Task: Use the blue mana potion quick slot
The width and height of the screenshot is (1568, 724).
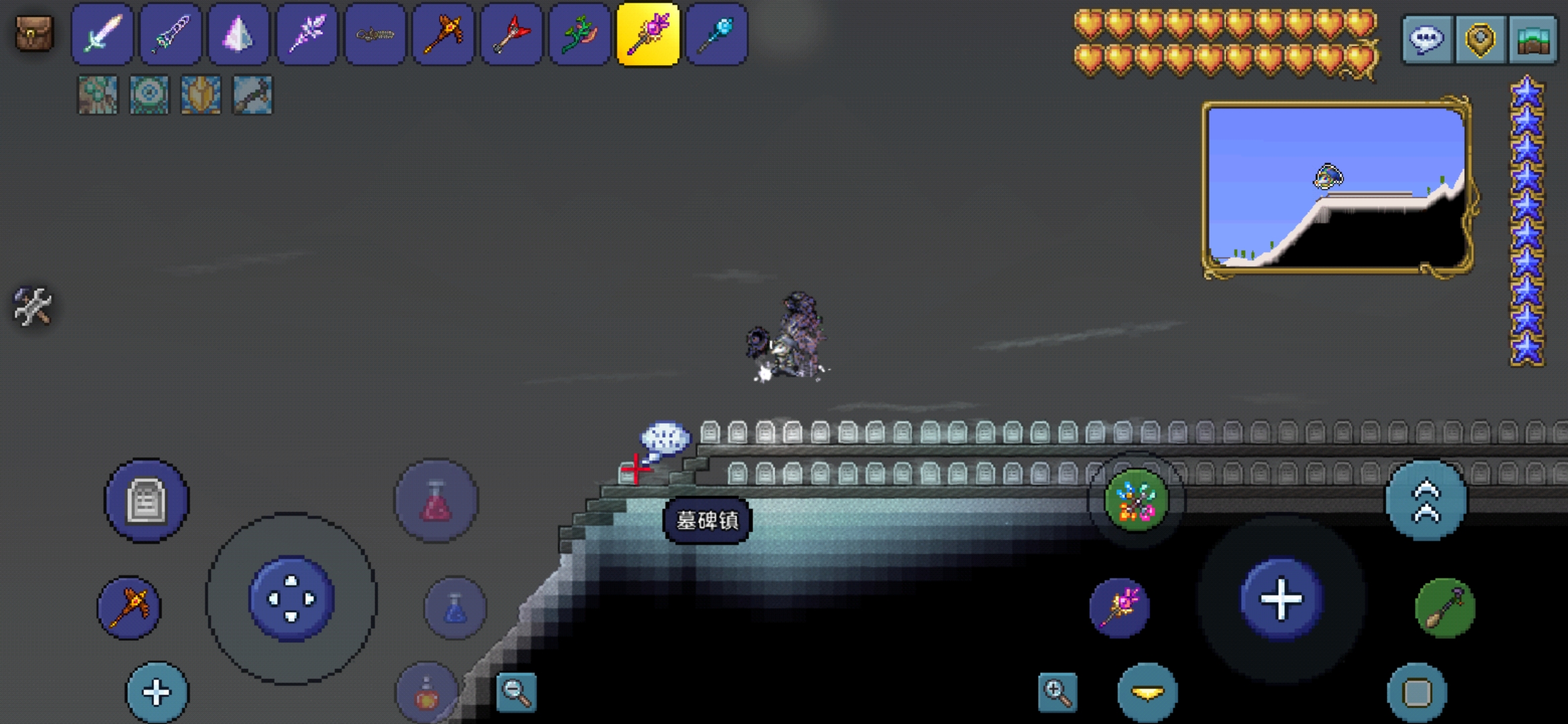Action: point(455,608)
